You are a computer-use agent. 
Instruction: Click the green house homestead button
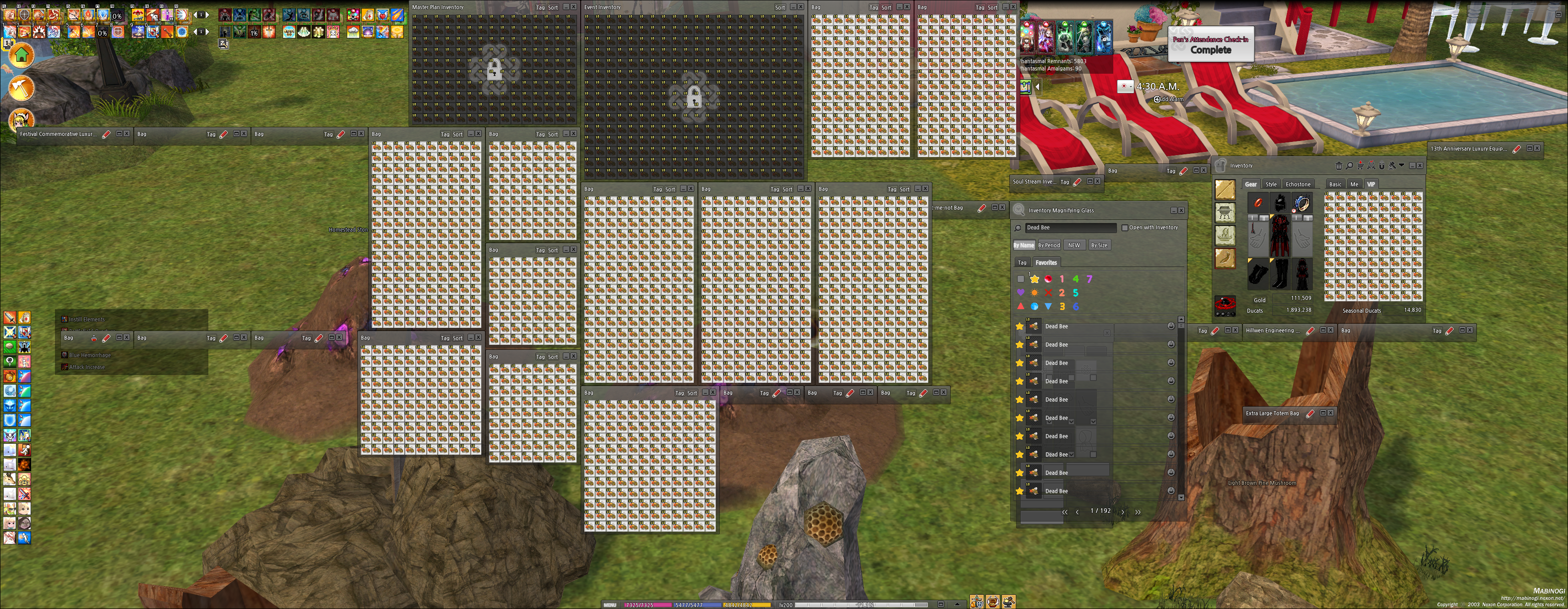click(22, 56)
